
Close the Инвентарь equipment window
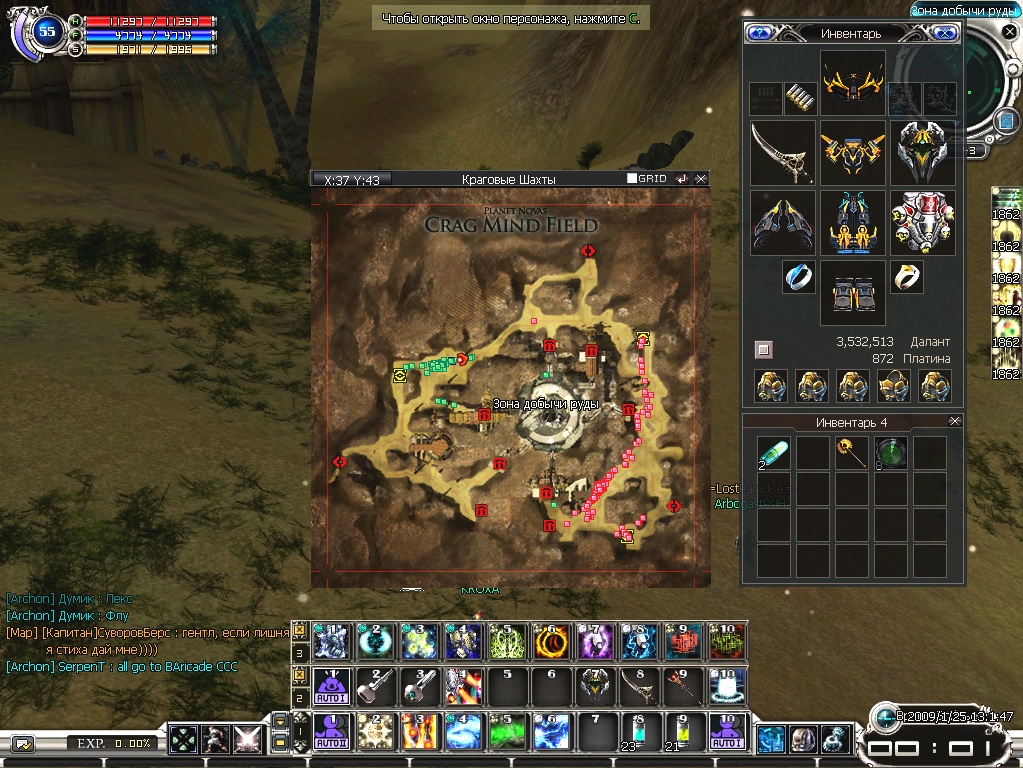[x=943, y=33]
